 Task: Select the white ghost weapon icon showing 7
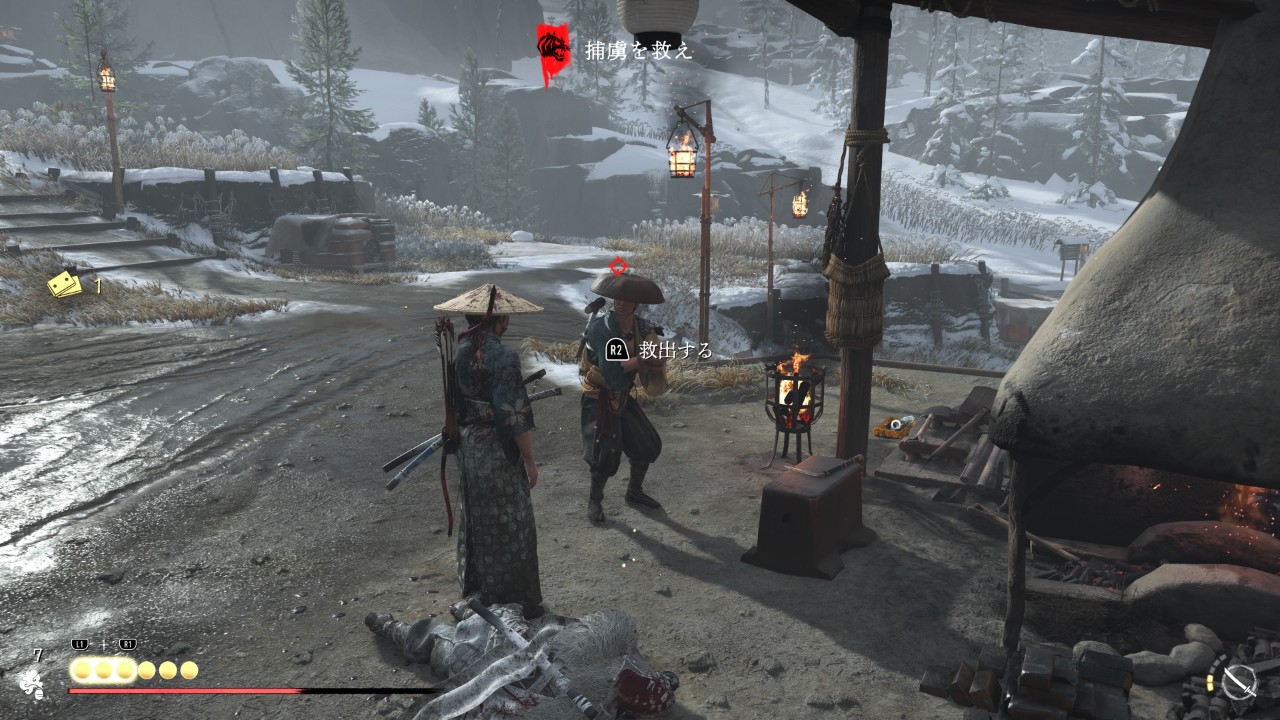click(x=32, y=683)
